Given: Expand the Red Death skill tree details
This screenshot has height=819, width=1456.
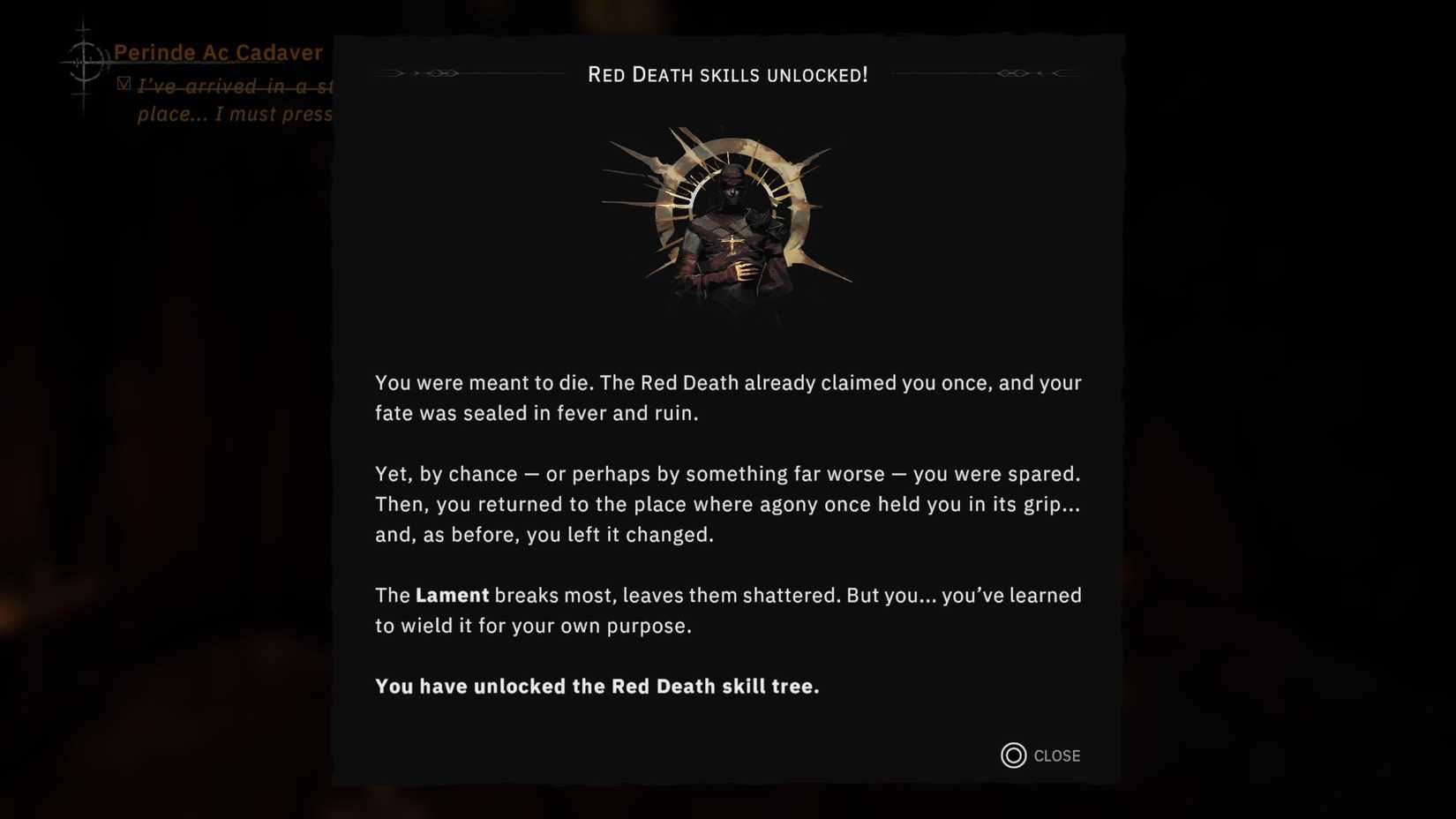Looking at the screenshot, I should [597, 686].
